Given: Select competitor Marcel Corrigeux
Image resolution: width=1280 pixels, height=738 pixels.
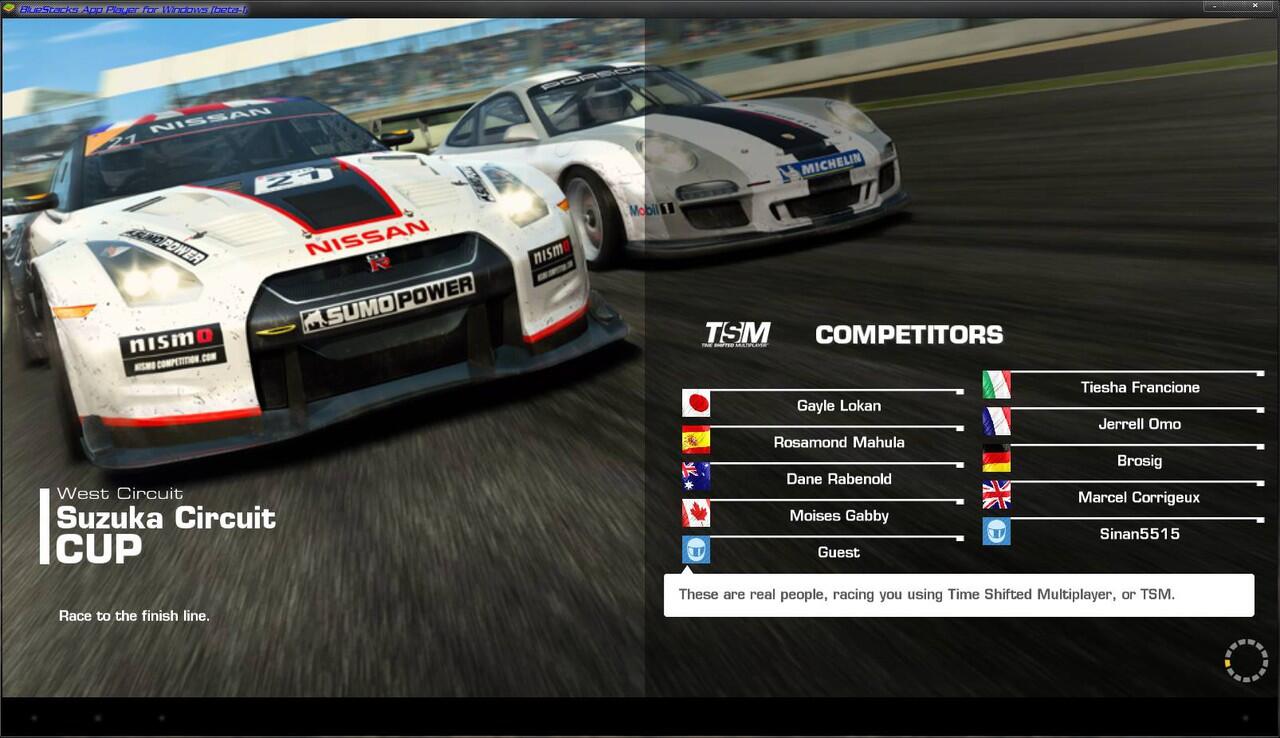Looking at the screenshot, I should click(1139, 497).
